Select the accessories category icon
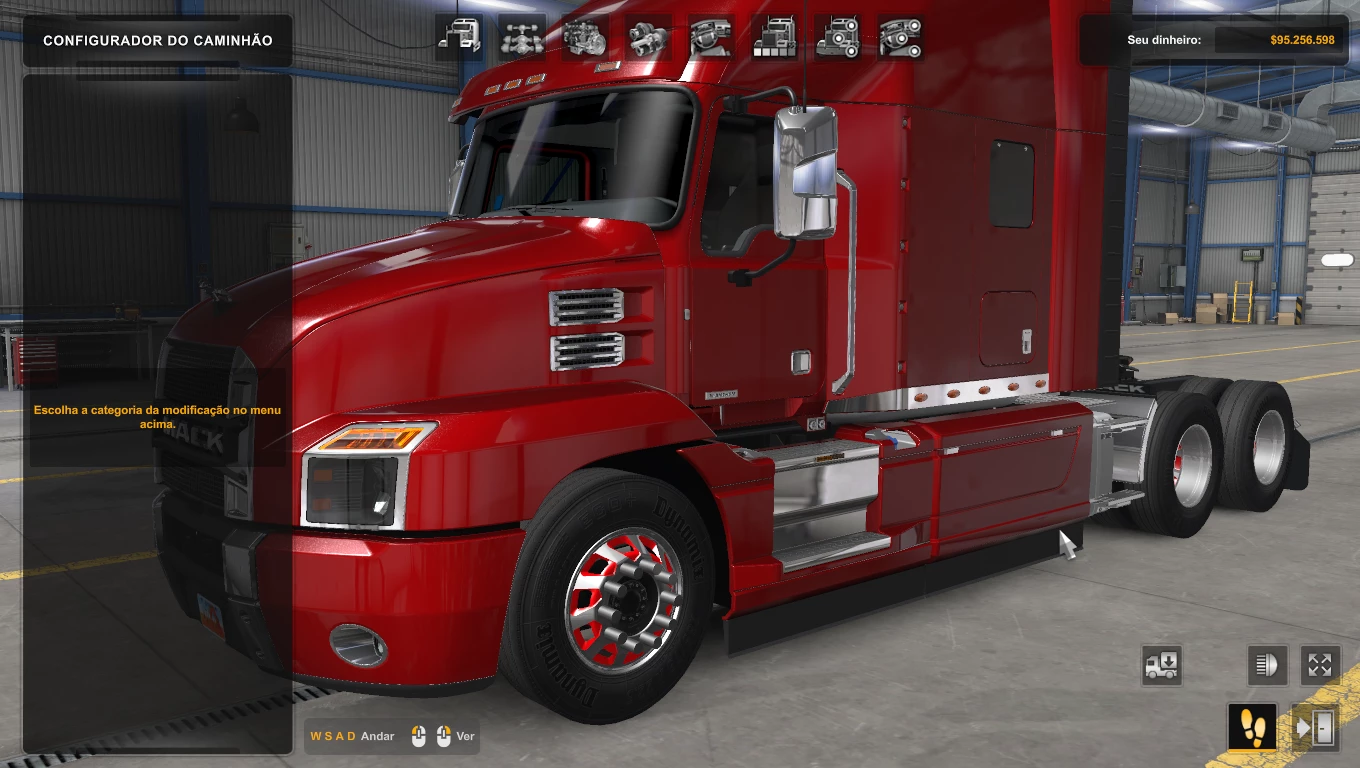The height and width of the screenshot is (768, 1360). coord(838,37)
